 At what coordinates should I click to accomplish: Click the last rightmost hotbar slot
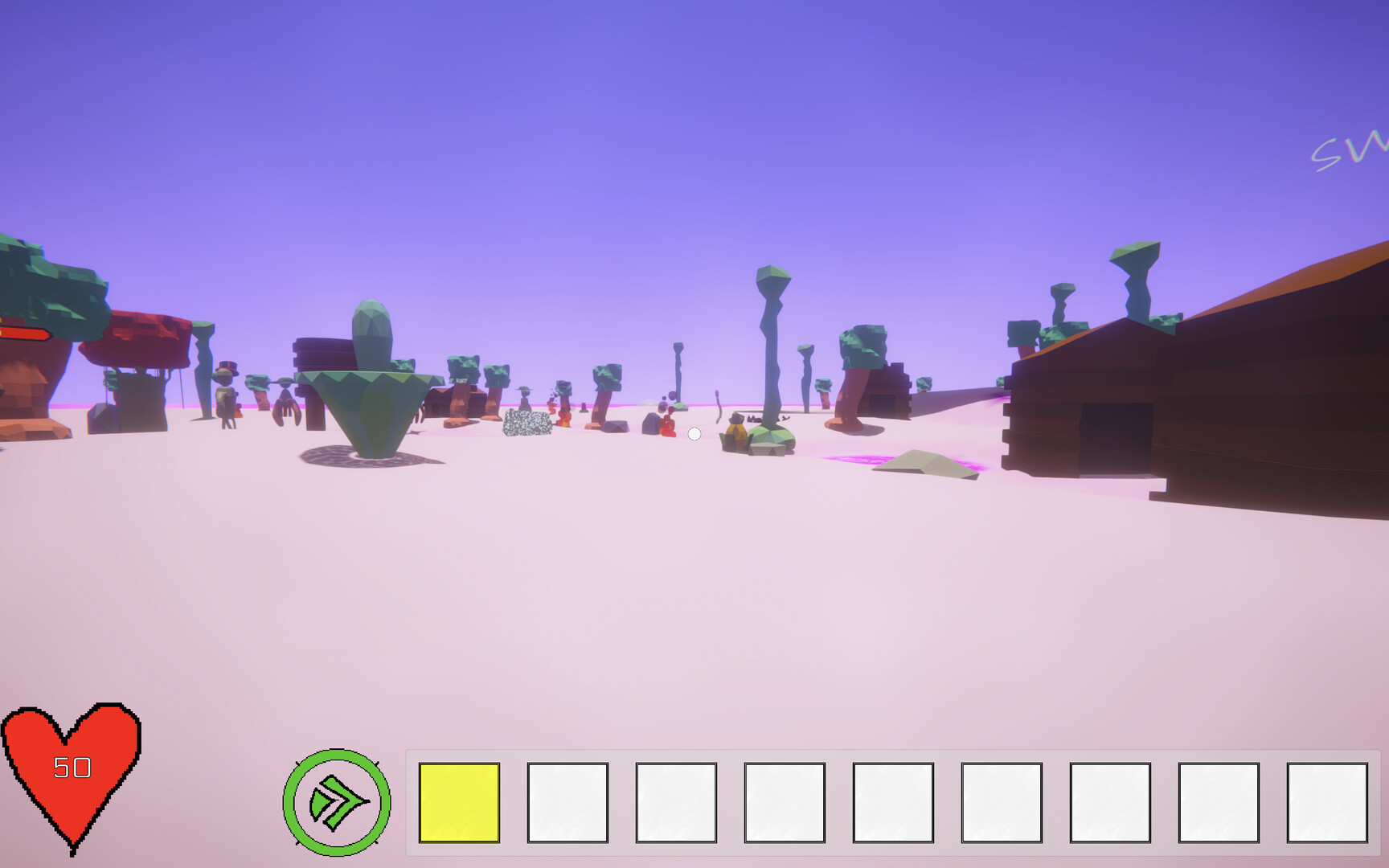1325,803
